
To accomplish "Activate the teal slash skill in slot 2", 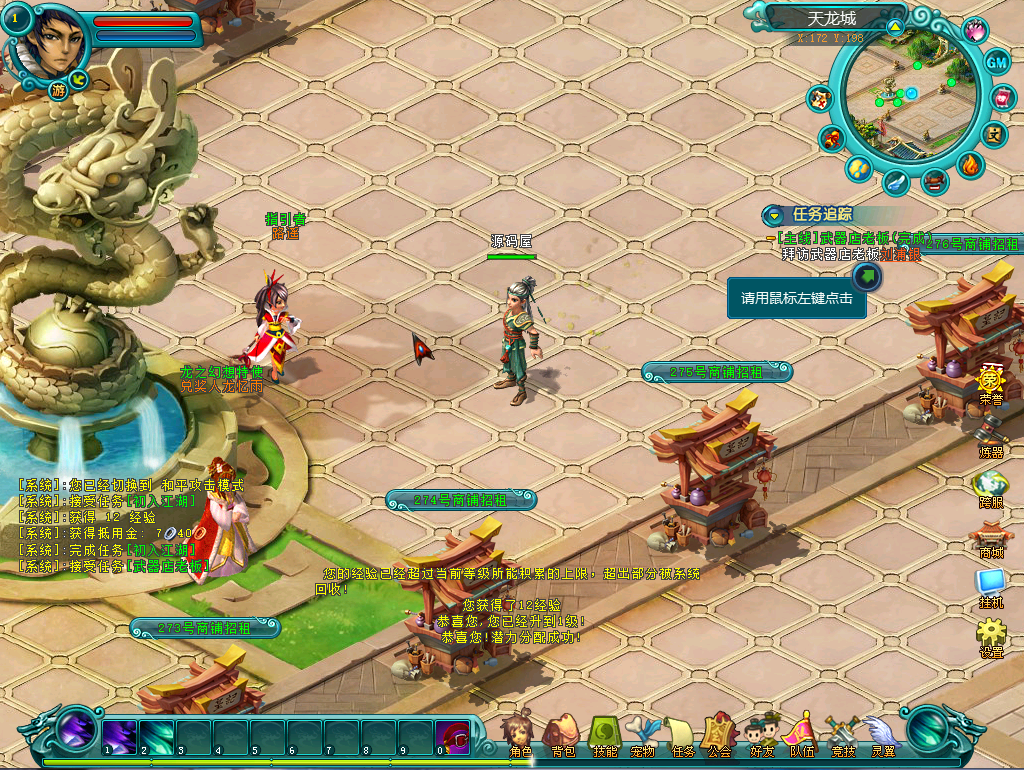I will (157, 737).
